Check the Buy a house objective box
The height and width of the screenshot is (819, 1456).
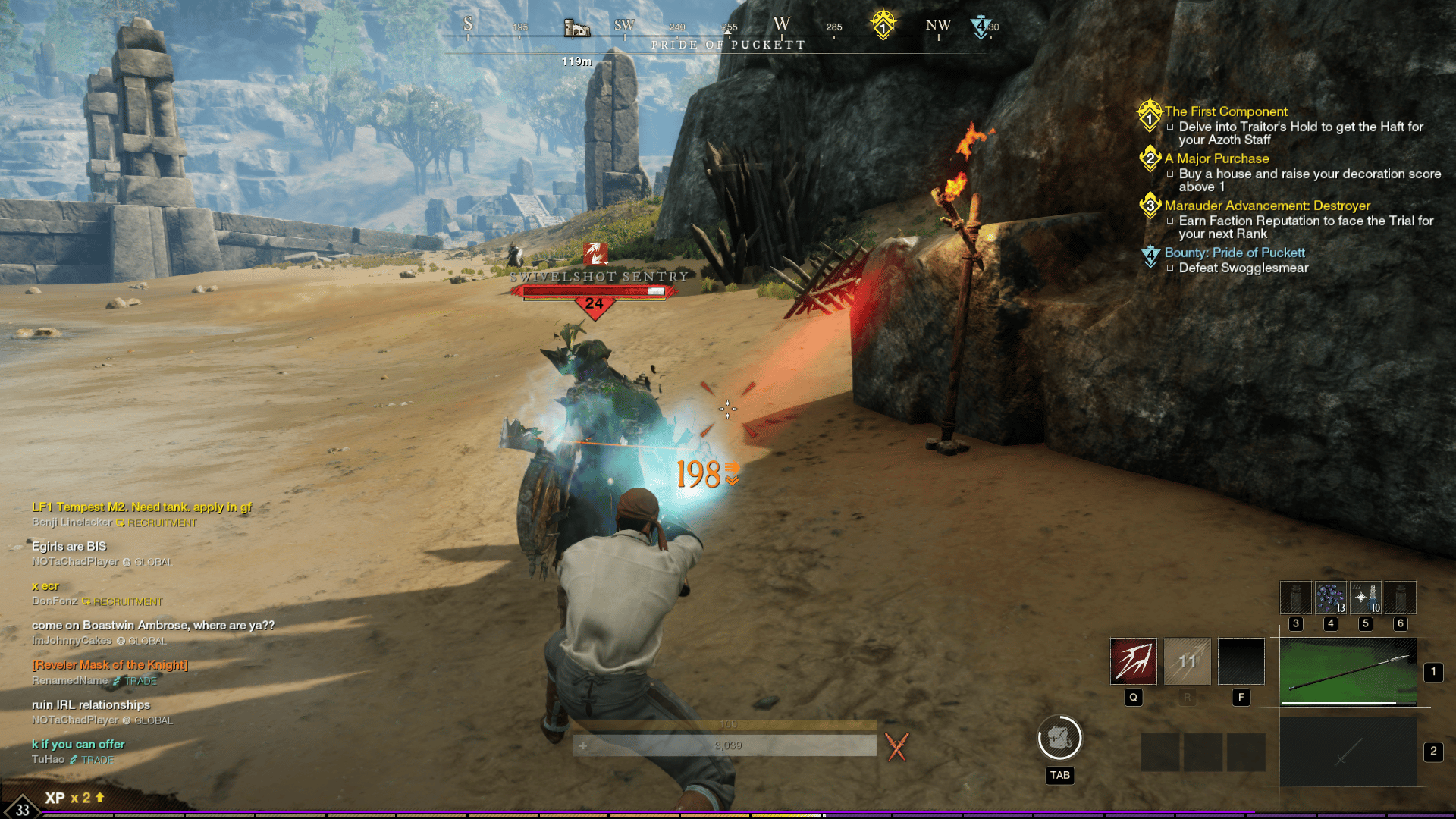point(1171,174)
